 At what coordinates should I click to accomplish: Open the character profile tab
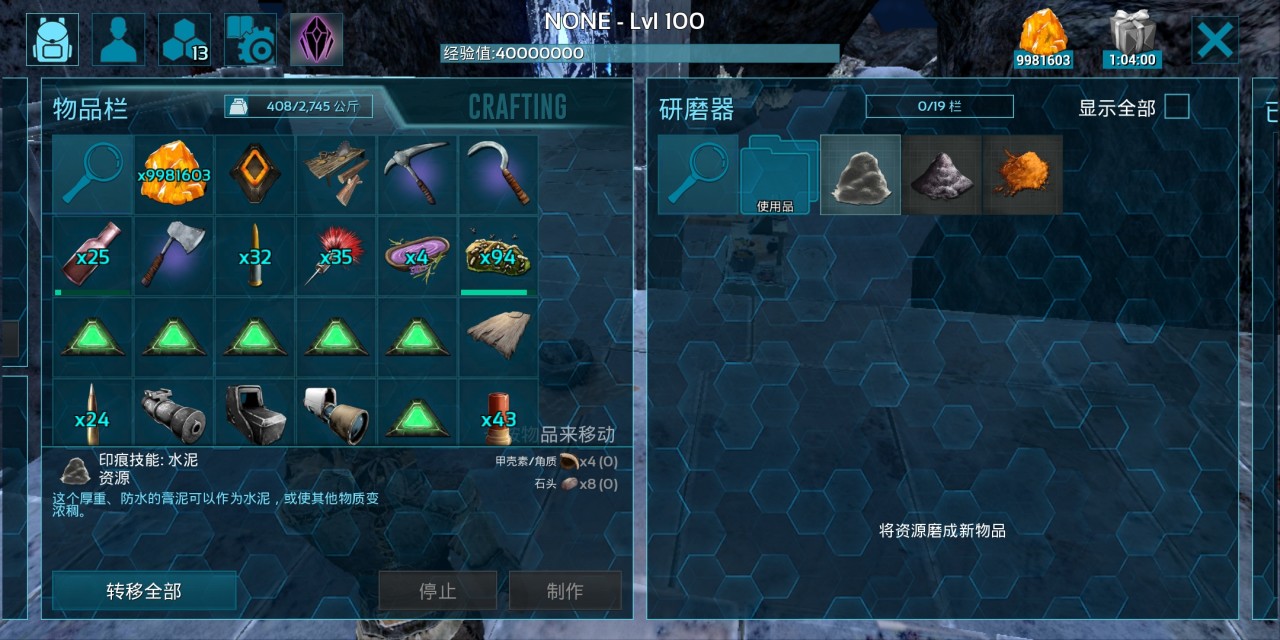118,40
